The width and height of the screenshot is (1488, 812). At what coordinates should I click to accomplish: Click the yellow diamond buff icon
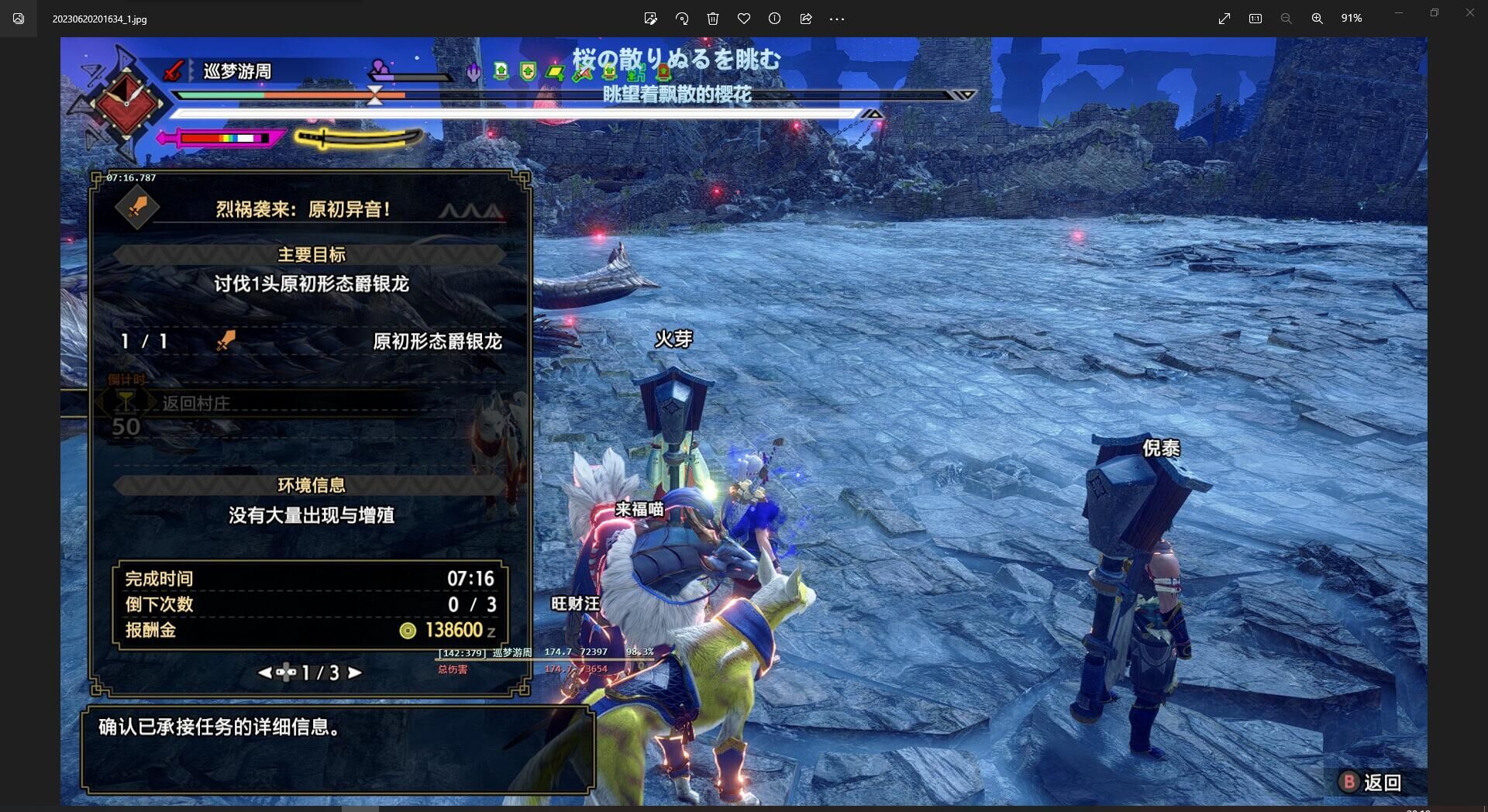click(555, 74)
